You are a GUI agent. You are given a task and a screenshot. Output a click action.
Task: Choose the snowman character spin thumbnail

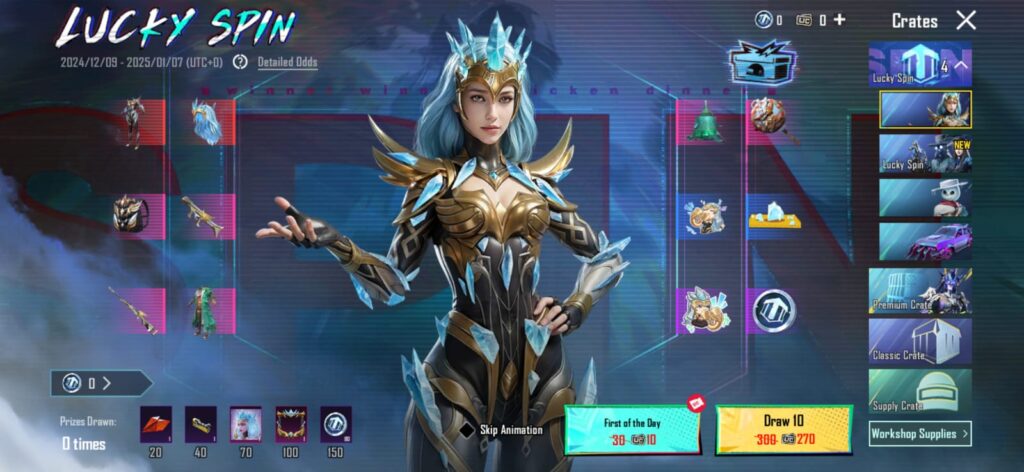925,197
